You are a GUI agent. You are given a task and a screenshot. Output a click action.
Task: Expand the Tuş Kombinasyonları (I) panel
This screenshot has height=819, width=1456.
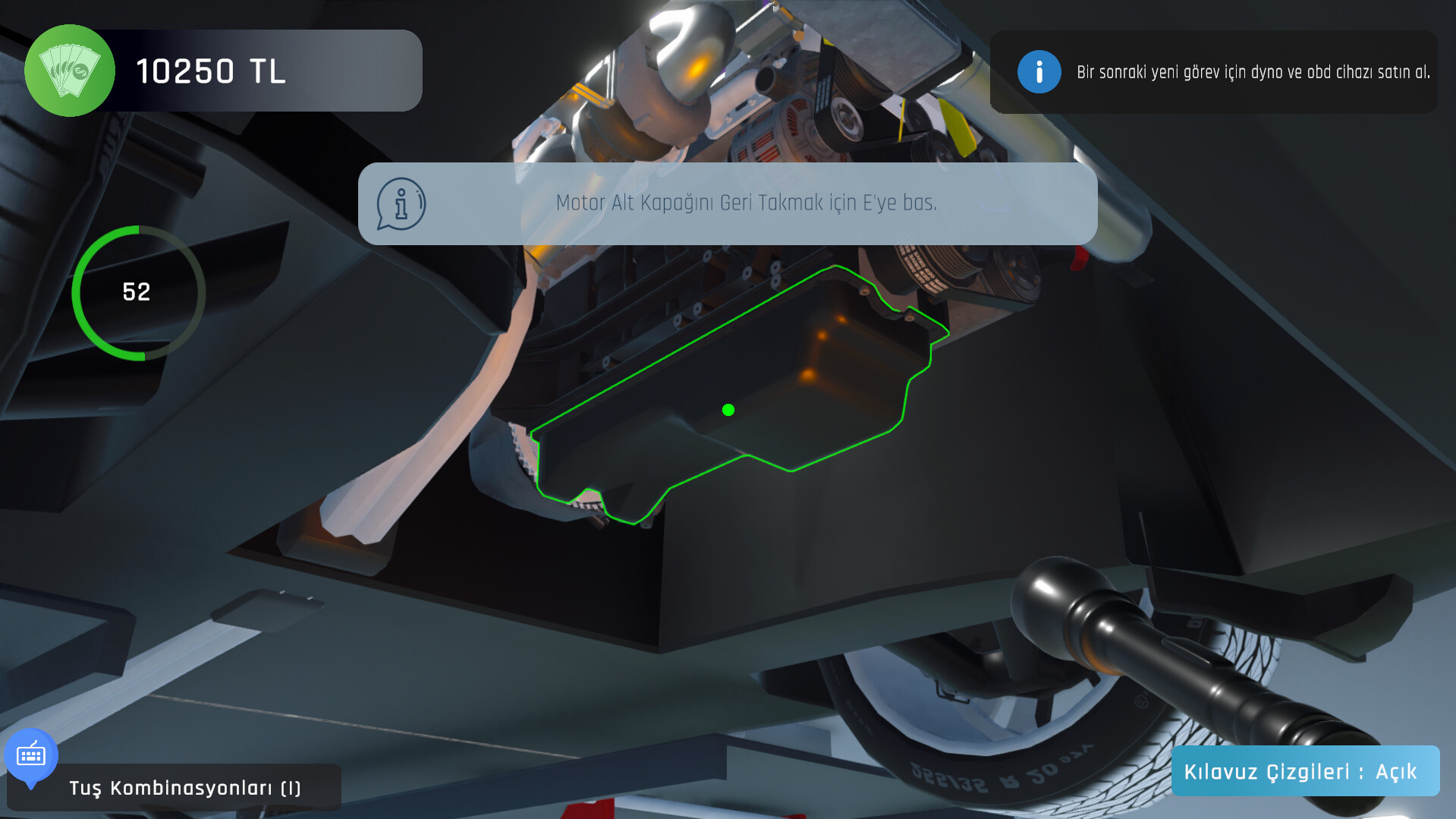[184, 788]
